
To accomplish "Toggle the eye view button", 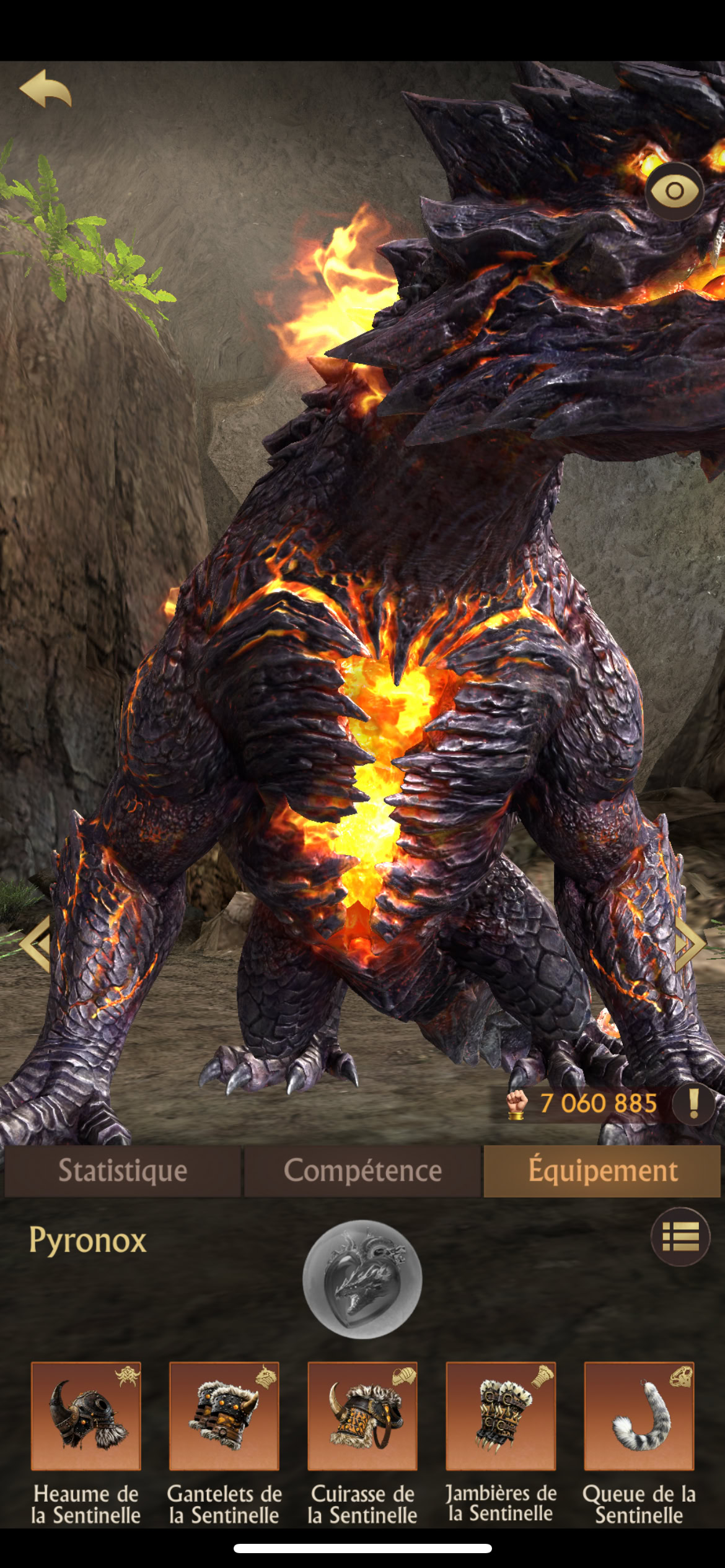I will click(674, 191).
